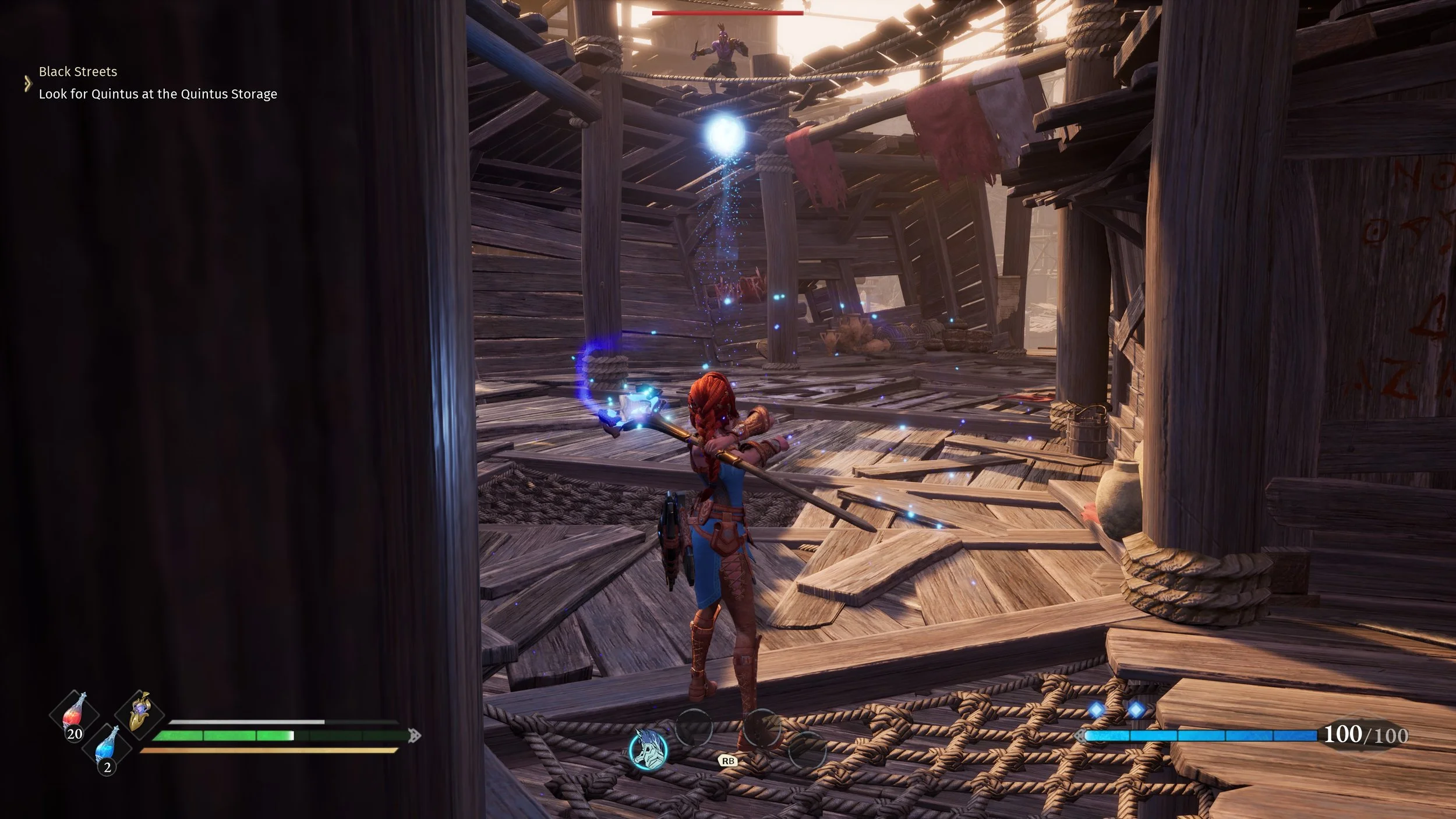Select the golden amulet item slot

click(140, 712)
